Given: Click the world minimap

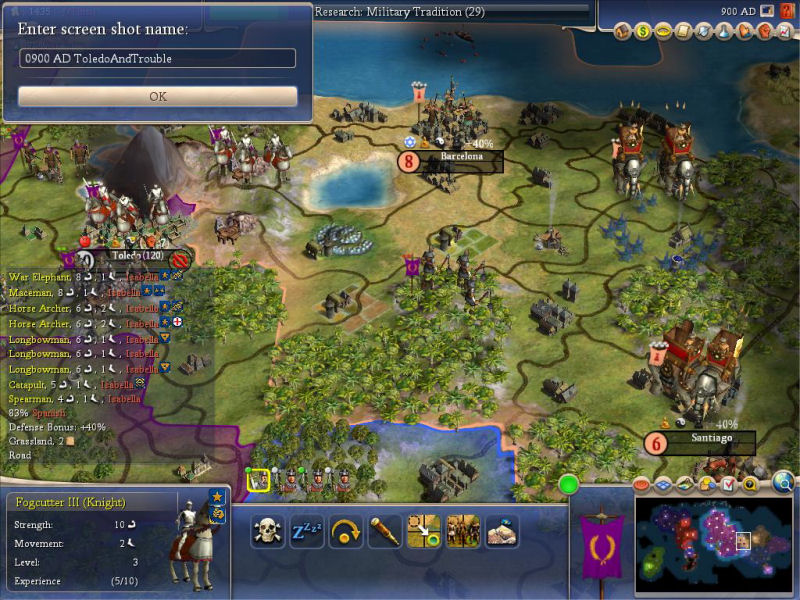Looking at the screenshot, I should click(x=713, y=546).
